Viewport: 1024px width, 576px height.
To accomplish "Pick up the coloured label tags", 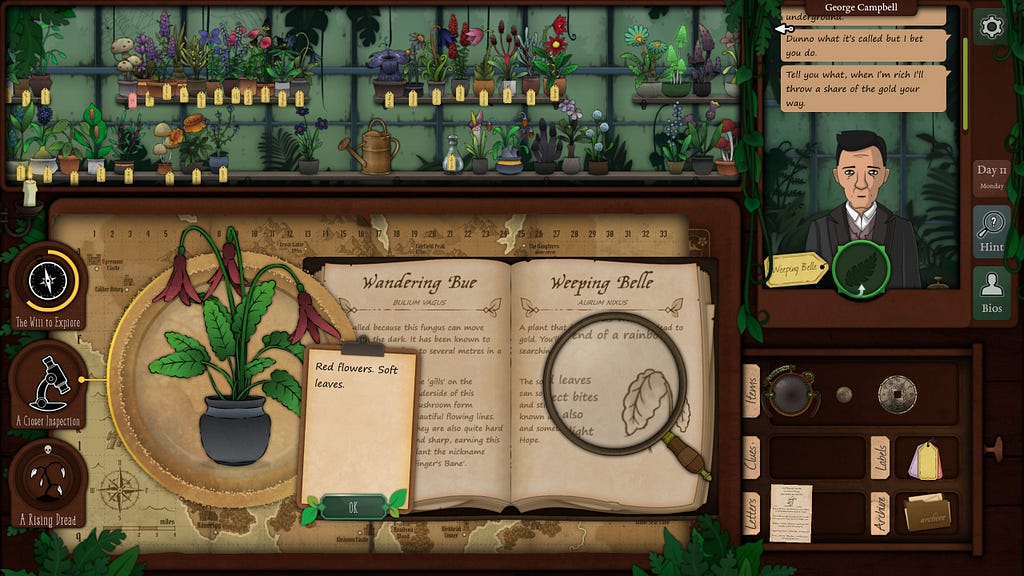I will pyautogui.click(x=926, y=458).
